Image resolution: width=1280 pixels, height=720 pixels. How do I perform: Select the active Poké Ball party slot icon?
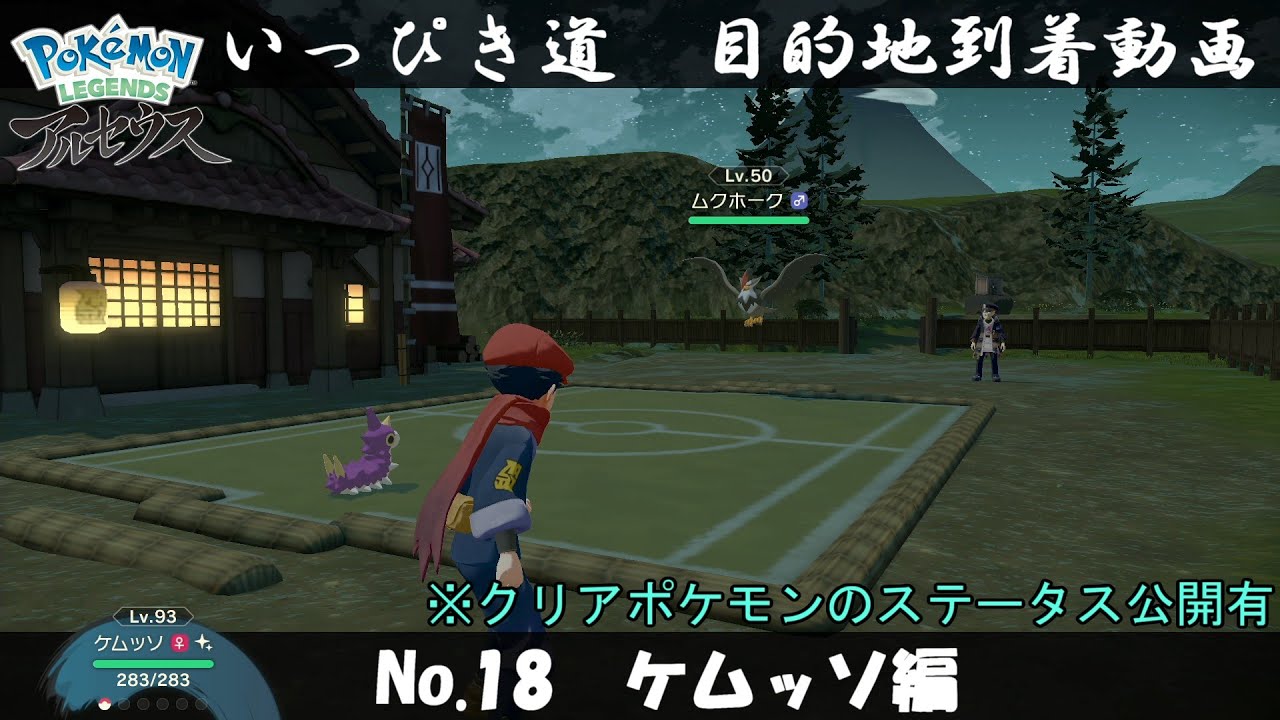click(x=104, y=706)
